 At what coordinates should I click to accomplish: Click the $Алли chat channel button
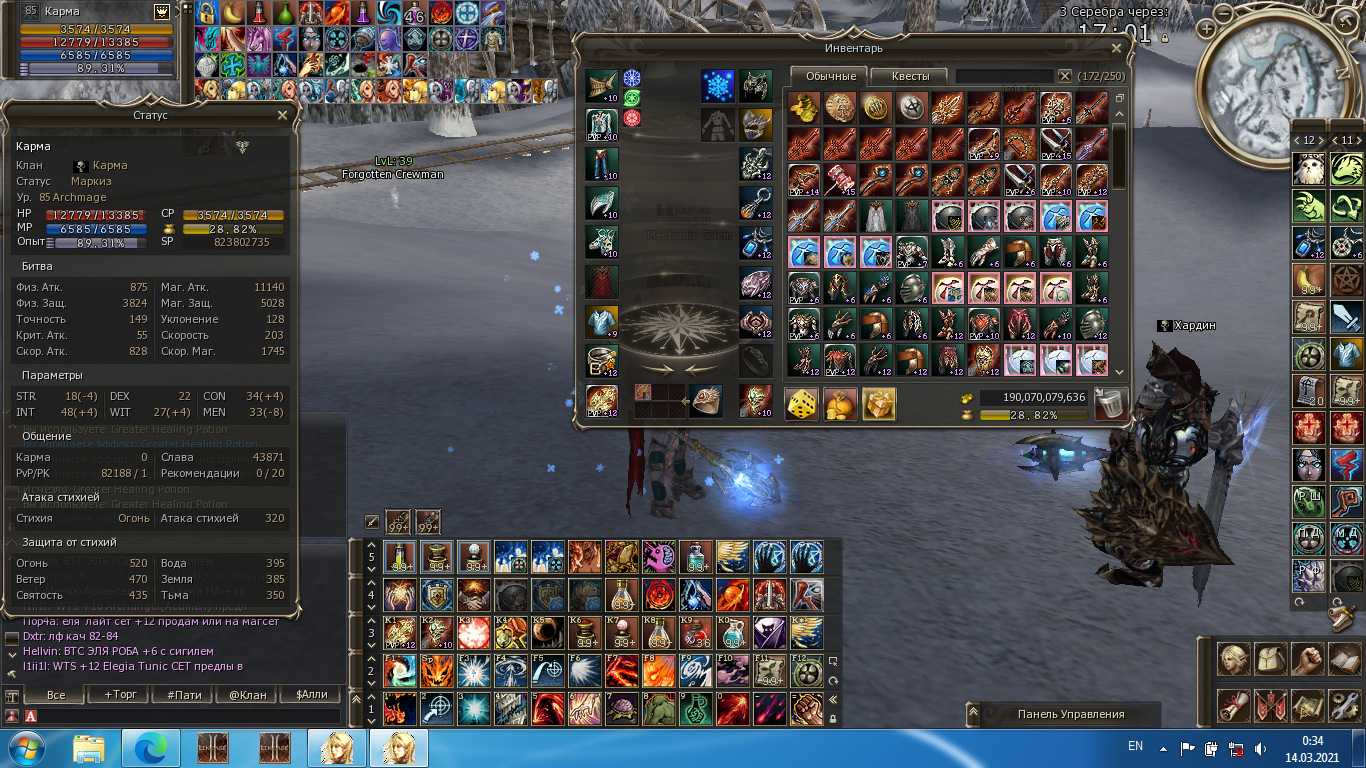pyautogui.click(x=310, y=694)
